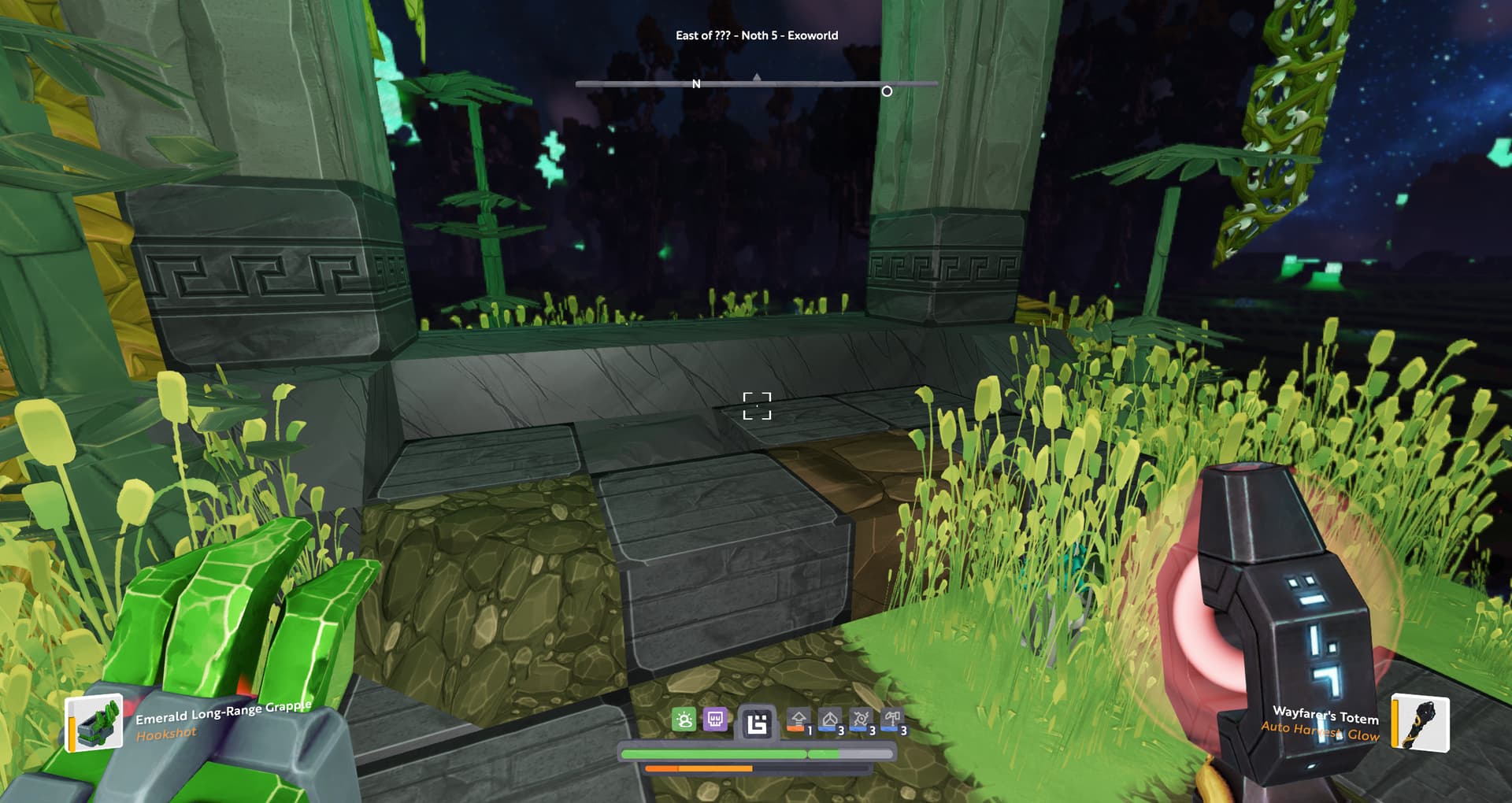
Task: Click the North marker on the compass
Action: point(696,84)
